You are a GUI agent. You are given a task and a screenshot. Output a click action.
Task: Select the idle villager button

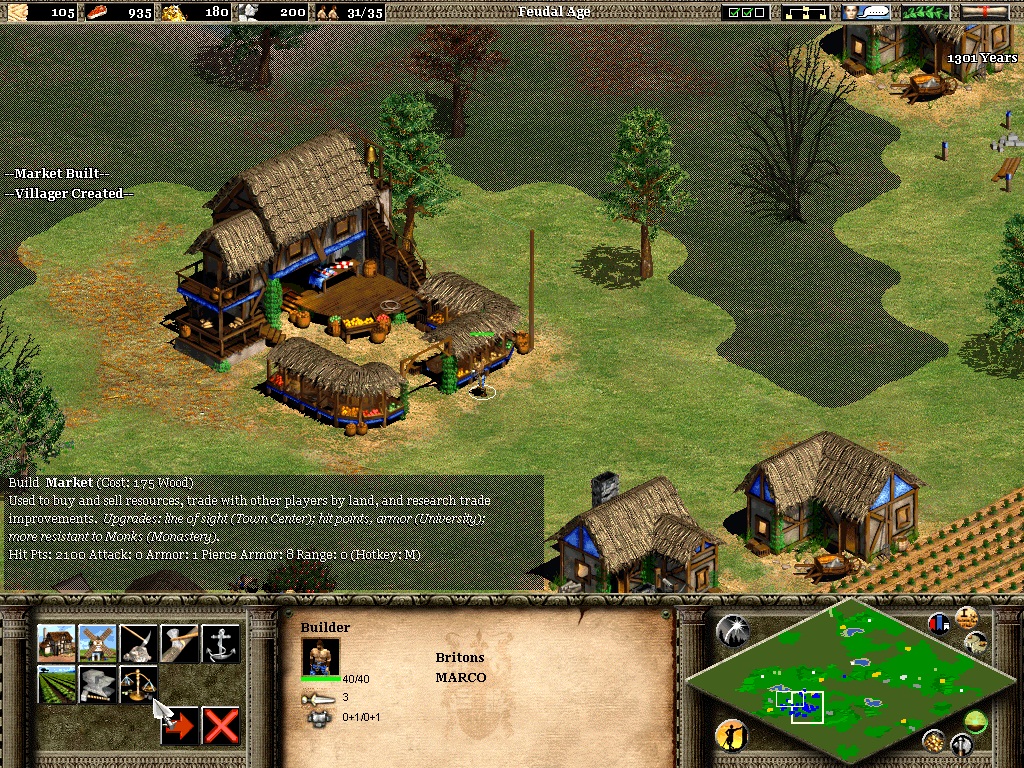pos(732,735)
